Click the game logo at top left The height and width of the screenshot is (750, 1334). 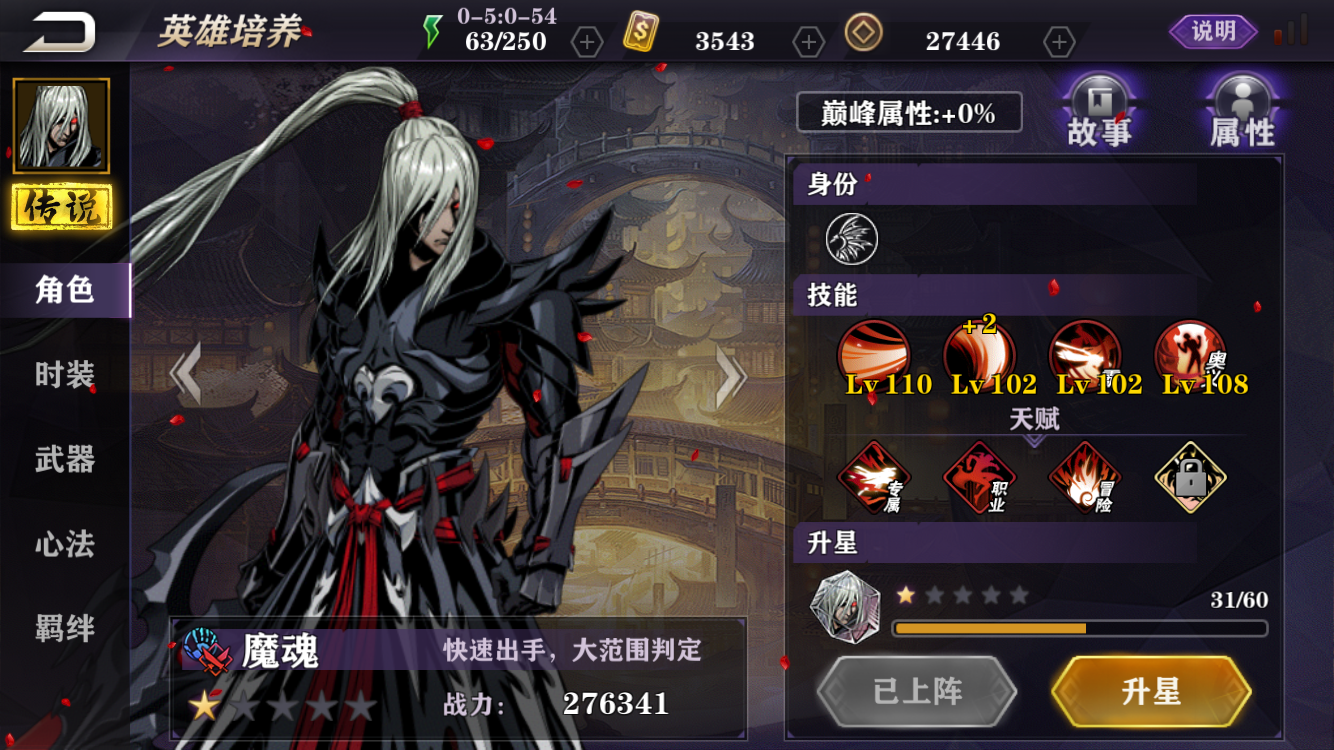pyautogui.click(x=60, y=30)
